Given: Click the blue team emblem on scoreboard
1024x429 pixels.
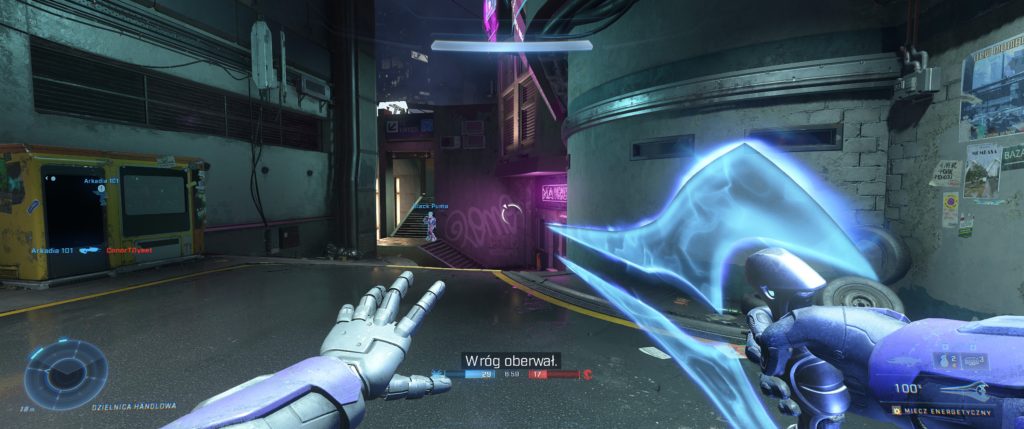Looking at the screenshot, I should tap(437, 374).
